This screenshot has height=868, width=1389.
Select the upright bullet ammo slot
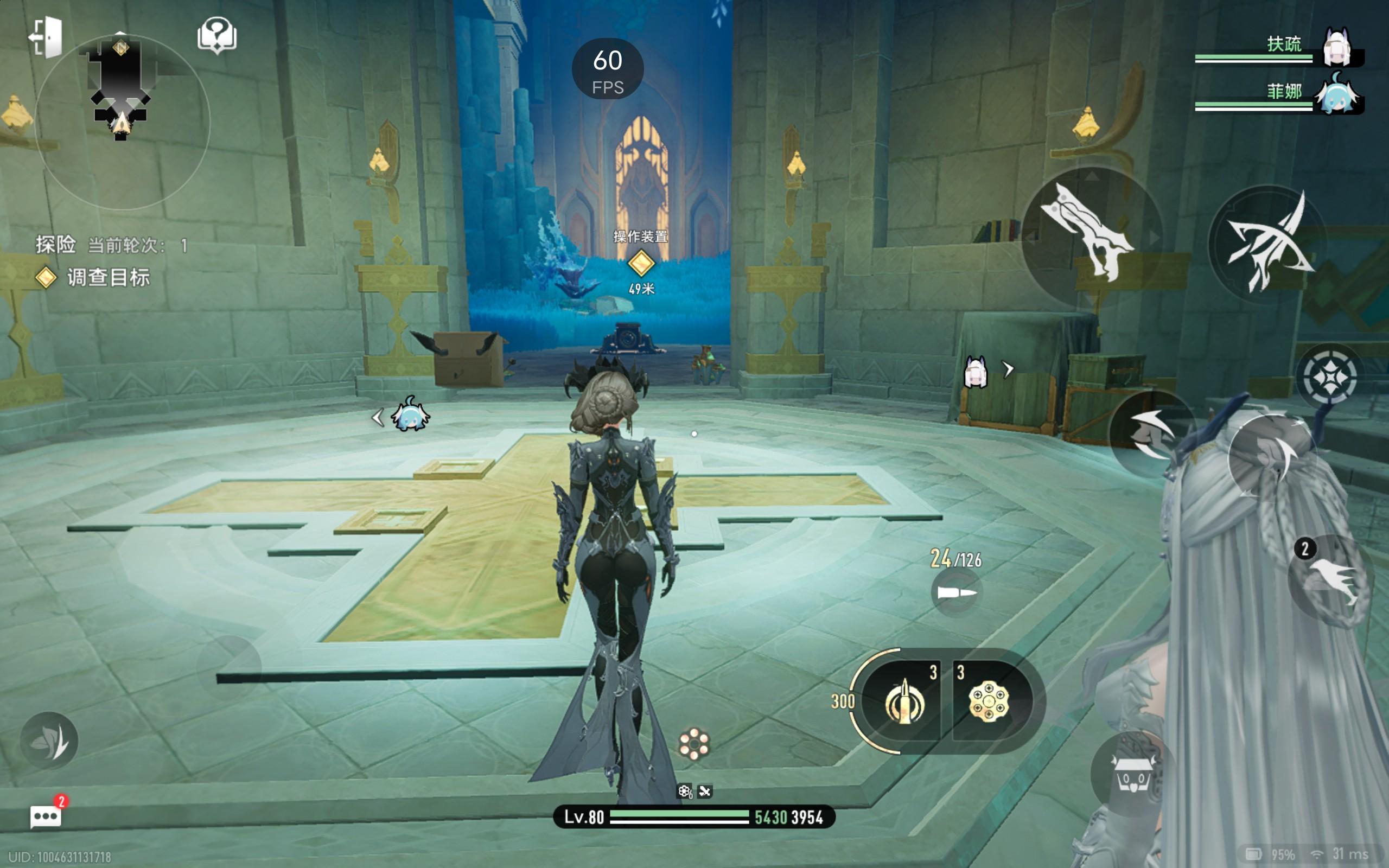click(x=903, y=701)
